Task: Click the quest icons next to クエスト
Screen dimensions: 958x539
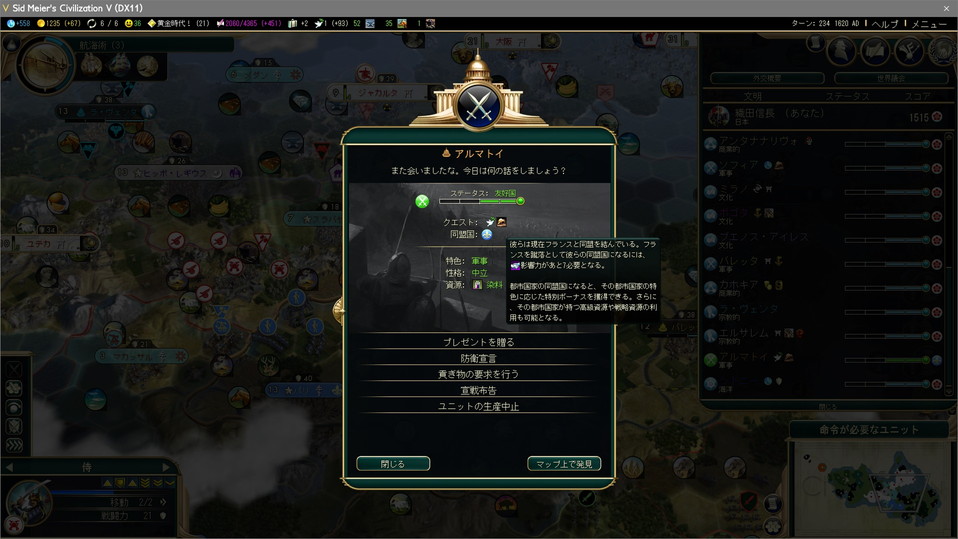Action: (496, 222)
